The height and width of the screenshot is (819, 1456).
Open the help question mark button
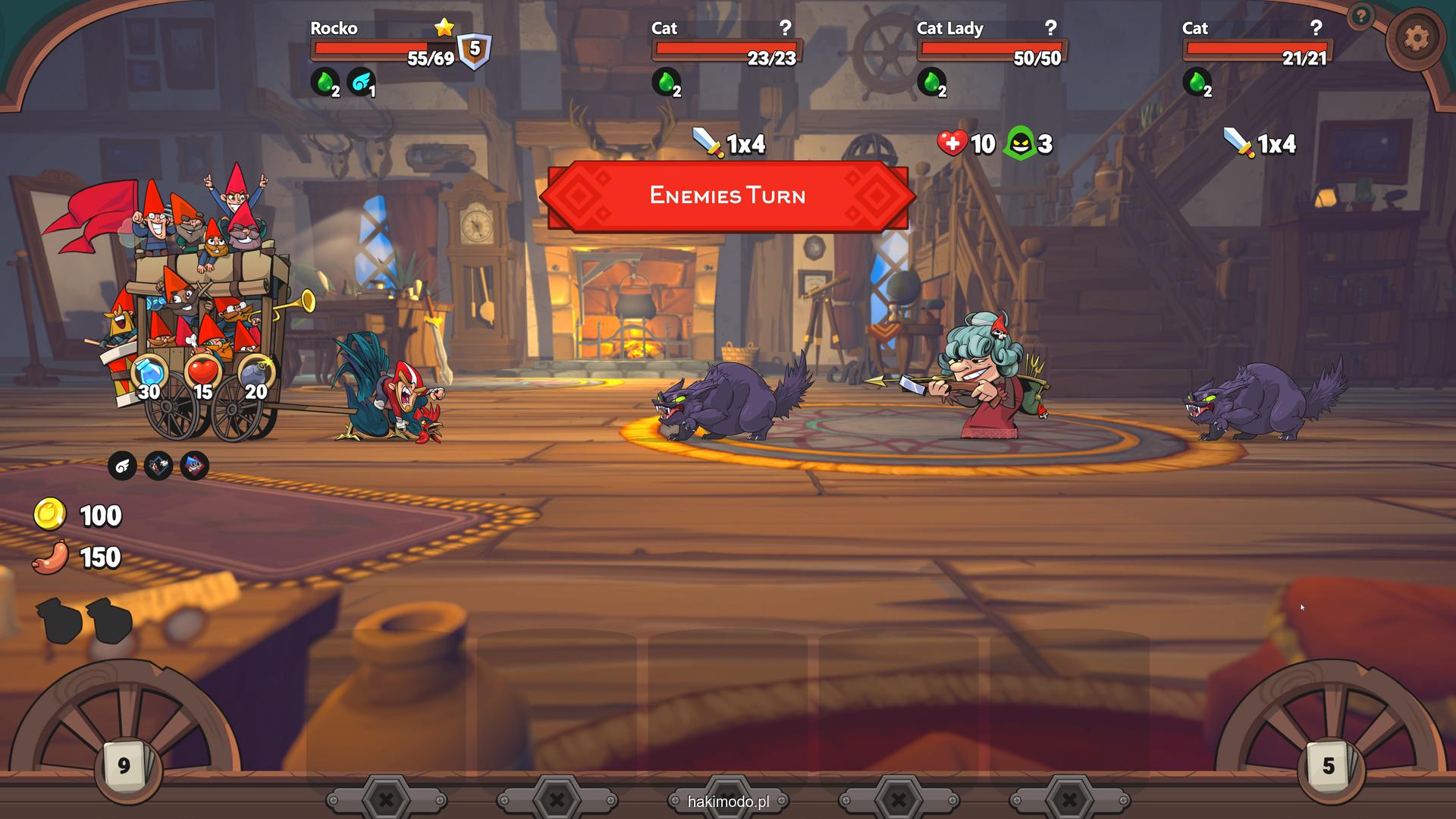coord(1361,15)
